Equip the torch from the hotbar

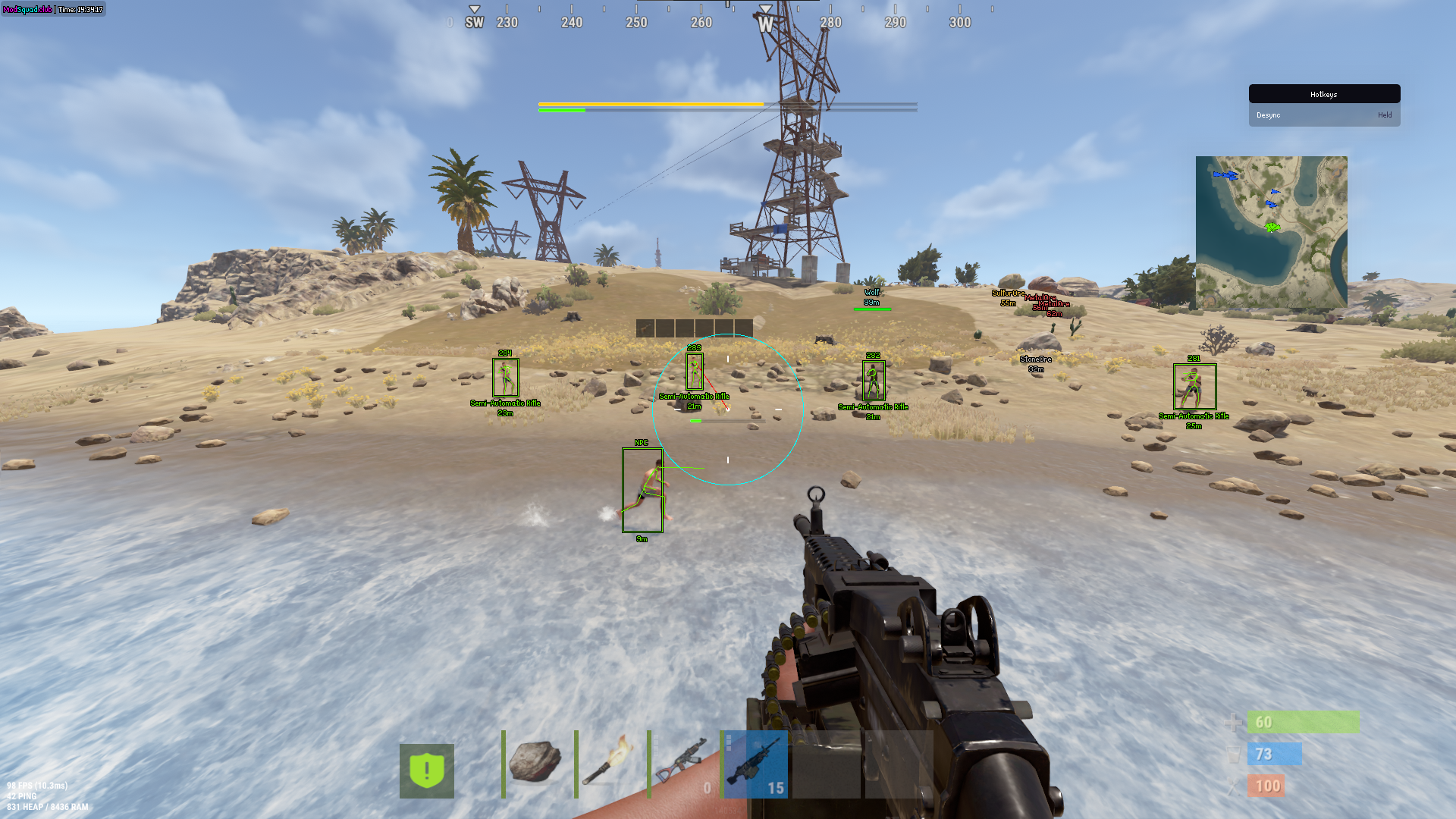[x=607, y=764]
